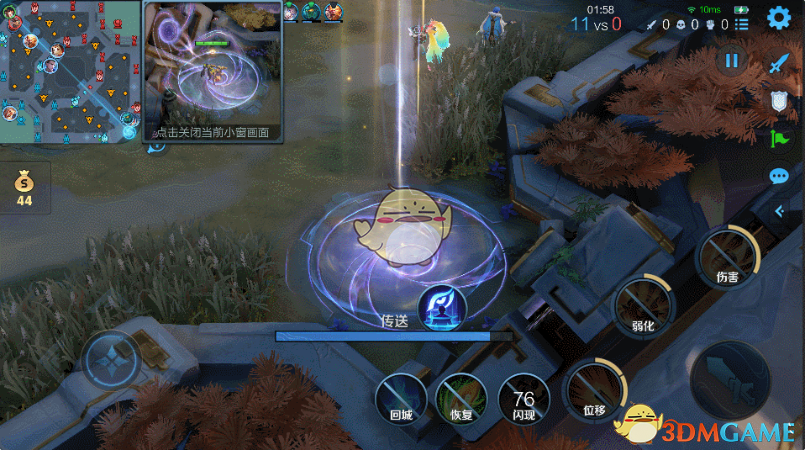
Task: Tap the large basic attack button
Action: (x=731, y=380)
